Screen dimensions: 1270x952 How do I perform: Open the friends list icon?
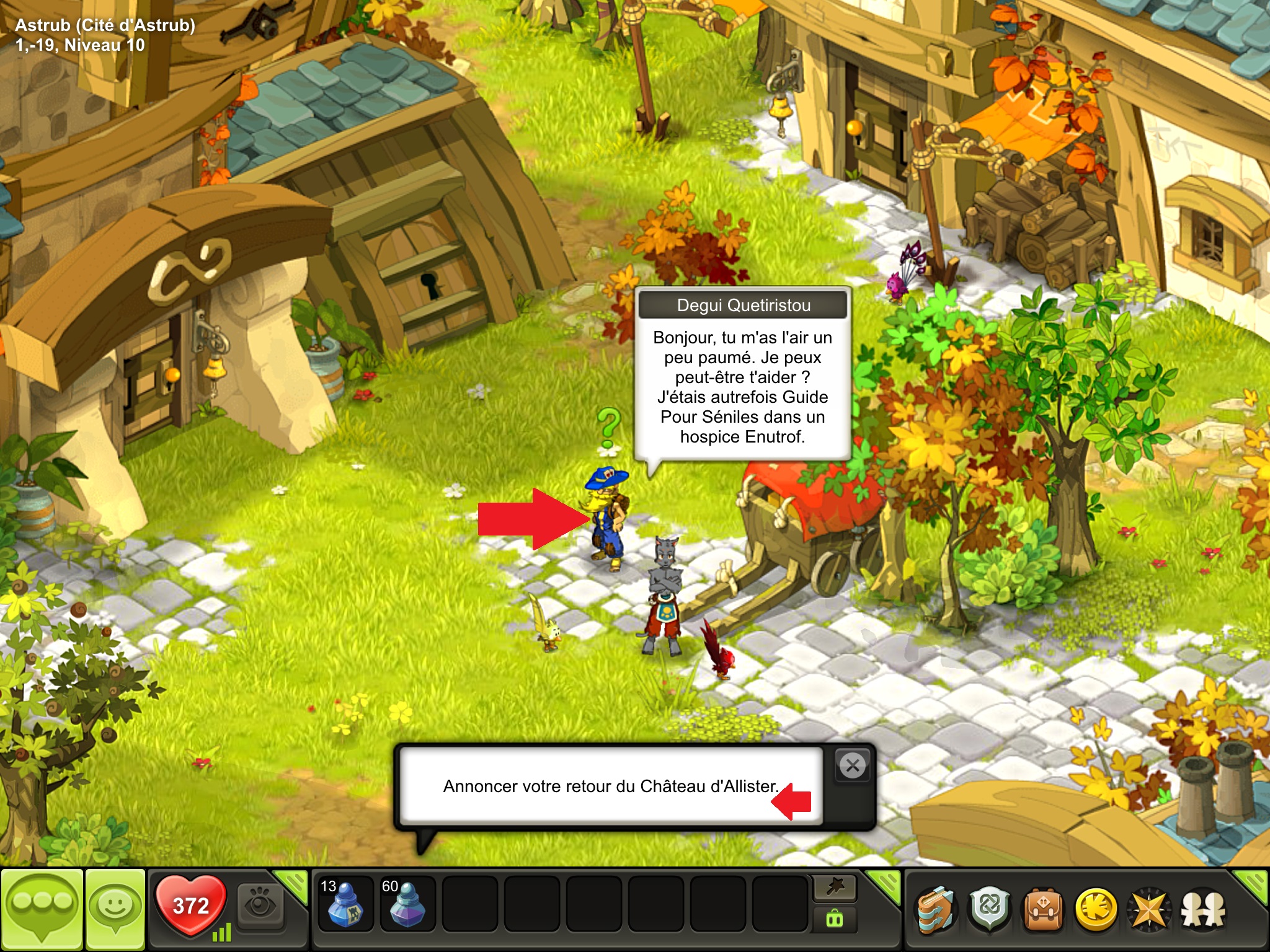point(1203,910)
